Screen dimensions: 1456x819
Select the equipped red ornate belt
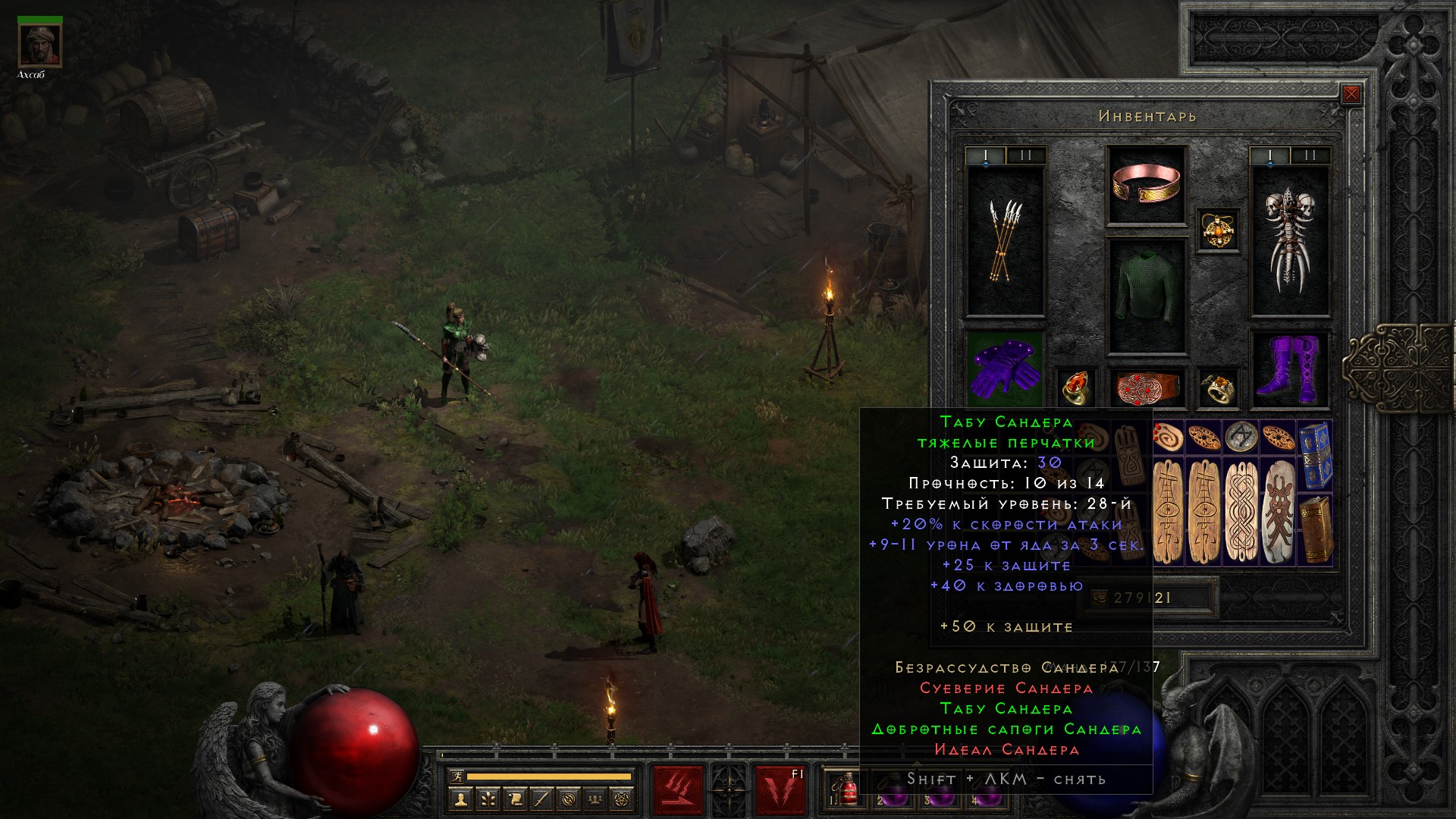[1147, 388]
